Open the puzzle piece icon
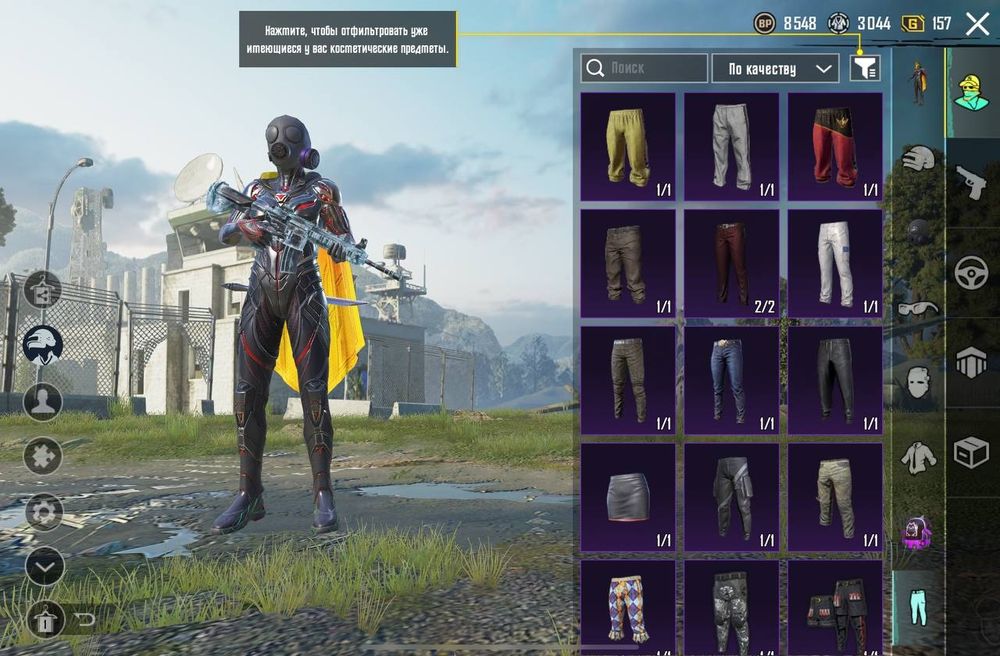This screenshot has width=1000, height=656. [x=43, y=456]
